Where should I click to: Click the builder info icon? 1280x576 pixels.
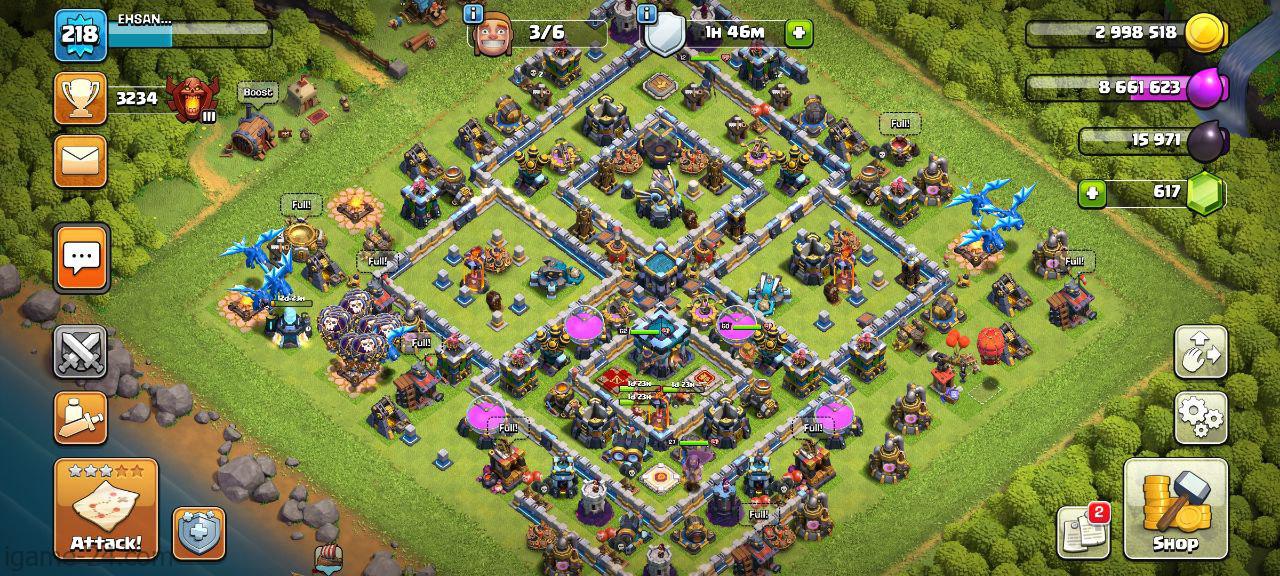pyautogui.click(x=473, y=14)
